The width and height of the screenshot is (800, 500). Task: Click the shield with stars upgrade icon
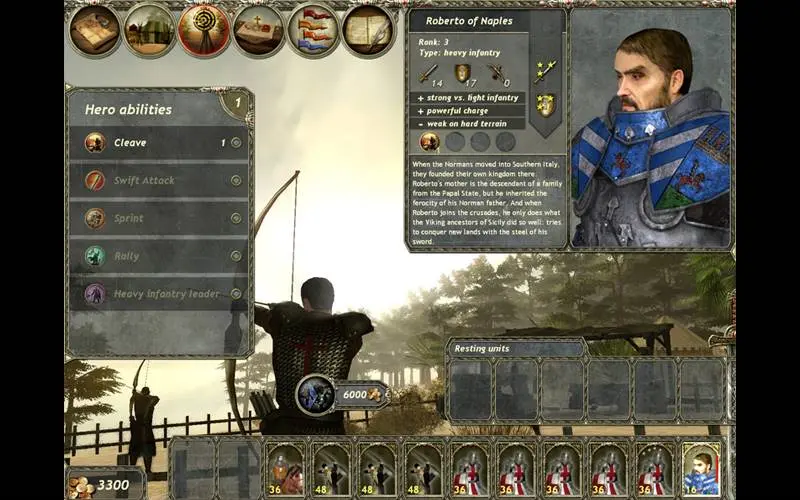(x=545, y=104)
